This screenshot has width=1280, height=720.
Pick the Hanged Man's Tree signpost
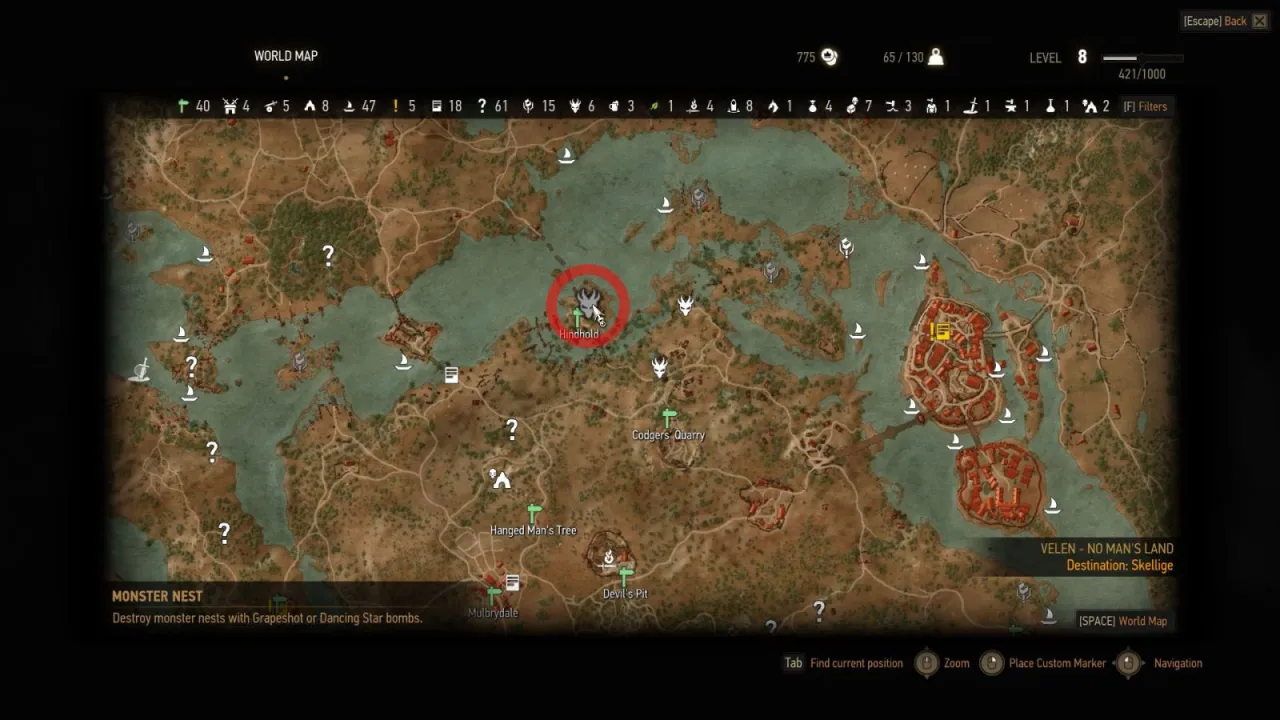pyautogui.click(x=534, y=513)
